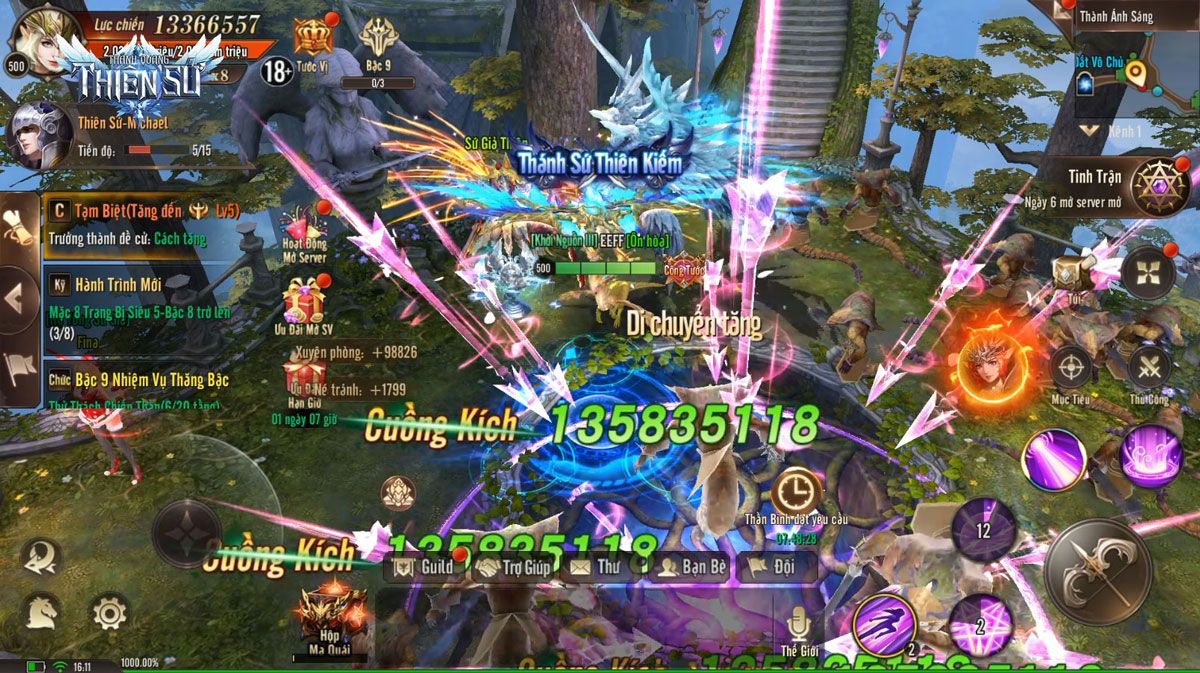This screenshot has height=673, width=1200.
Task: Open the Guild menu
Action: pos(425,567)
